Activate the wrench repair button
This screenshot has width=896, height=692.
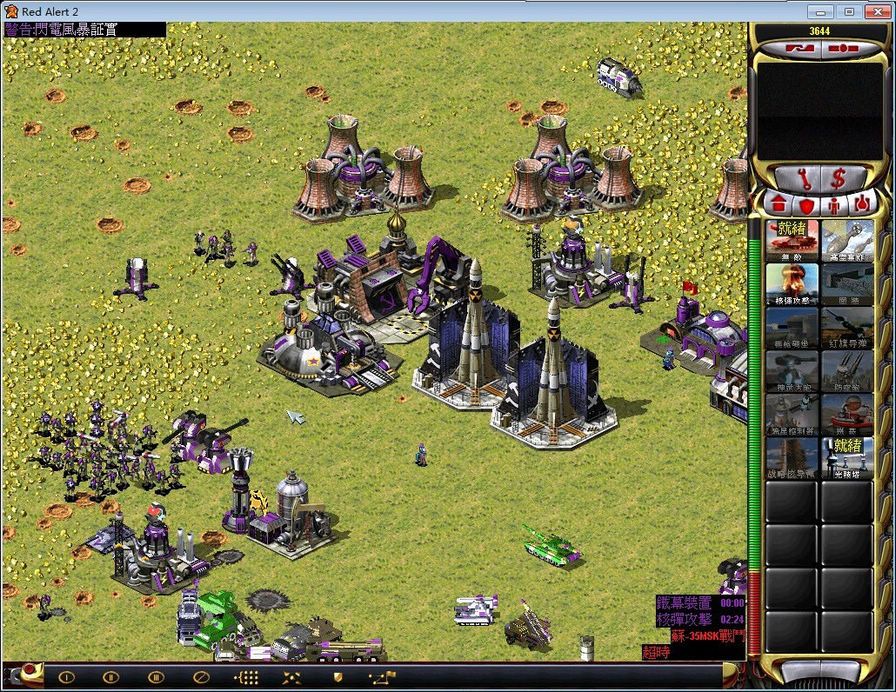coord(803,178)
